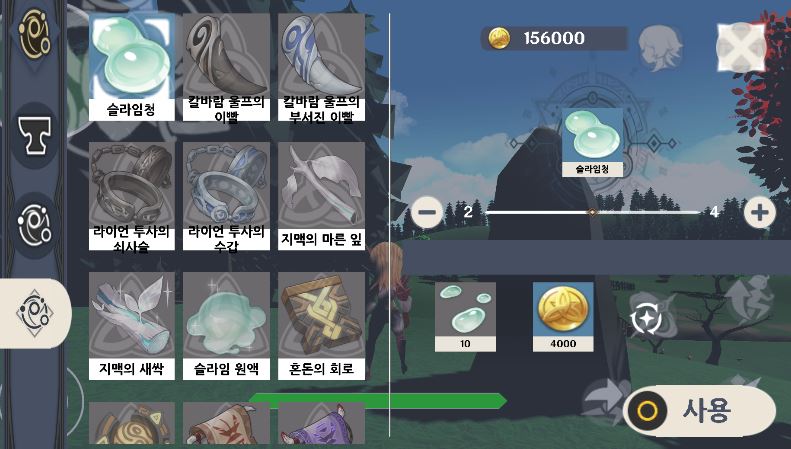This screenshot has height=449, width=791.
Task: Switch to the anvil category tab
Action: 35,132
